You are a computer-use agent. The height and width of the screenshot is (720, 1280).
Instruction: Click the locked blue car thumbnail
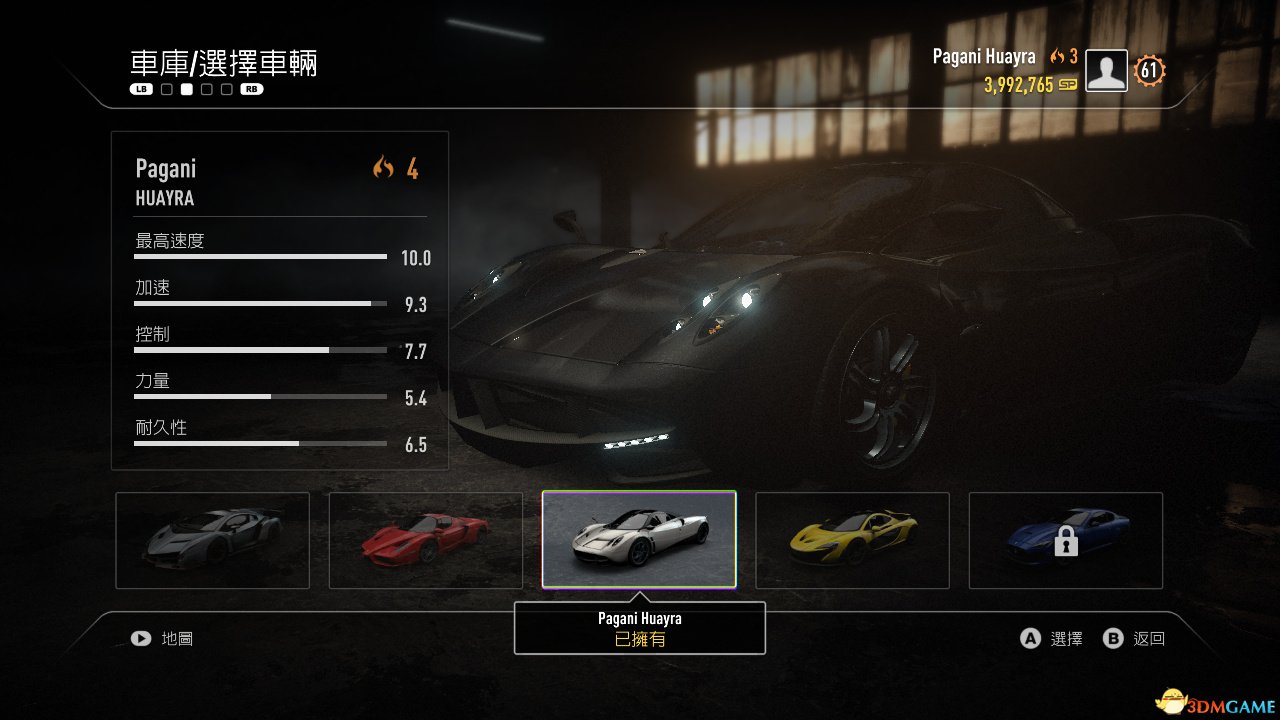tap(1065, 540)
